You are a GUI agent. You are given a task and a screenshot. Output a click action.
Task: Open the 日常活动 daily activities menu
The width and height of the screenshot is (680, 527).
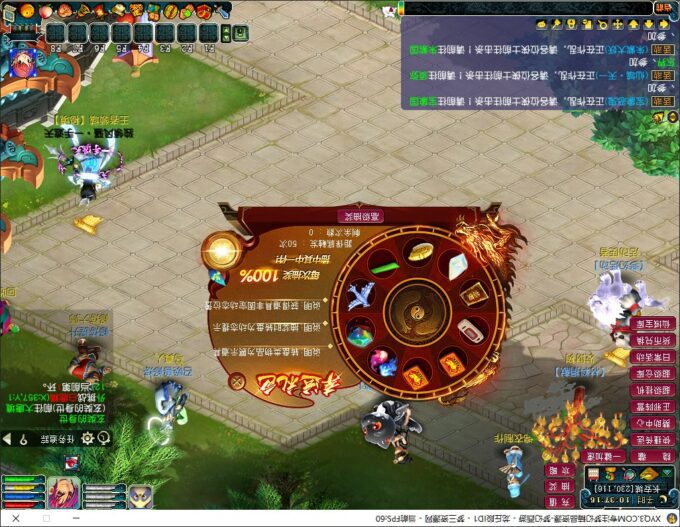coord(654,356)
